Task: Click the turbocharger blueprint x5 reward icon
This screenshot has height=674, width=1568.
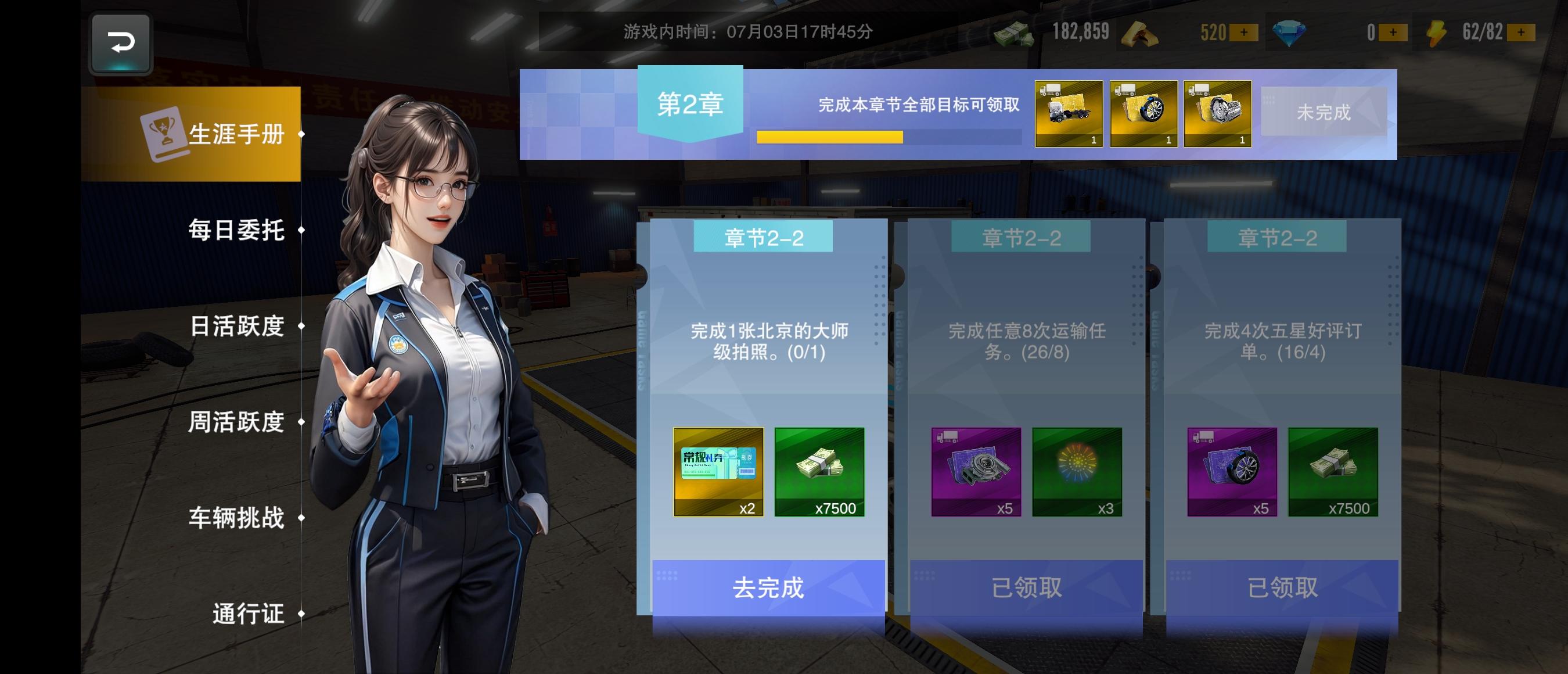Action: pyautogui.click(x=975, y=472)
